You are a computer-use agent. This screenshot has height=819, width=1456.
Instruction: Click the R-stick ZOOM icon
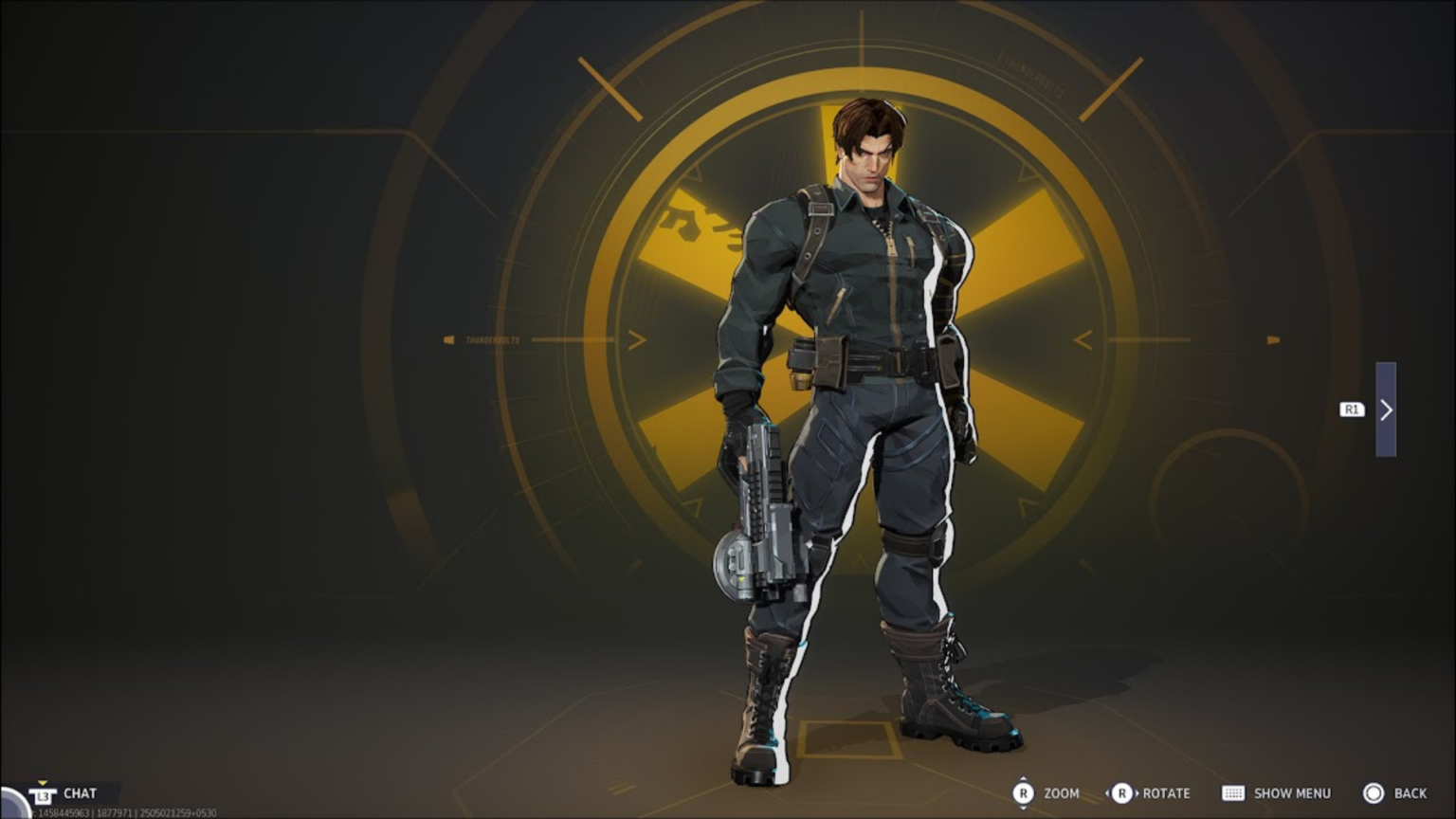coord(1025,793)
